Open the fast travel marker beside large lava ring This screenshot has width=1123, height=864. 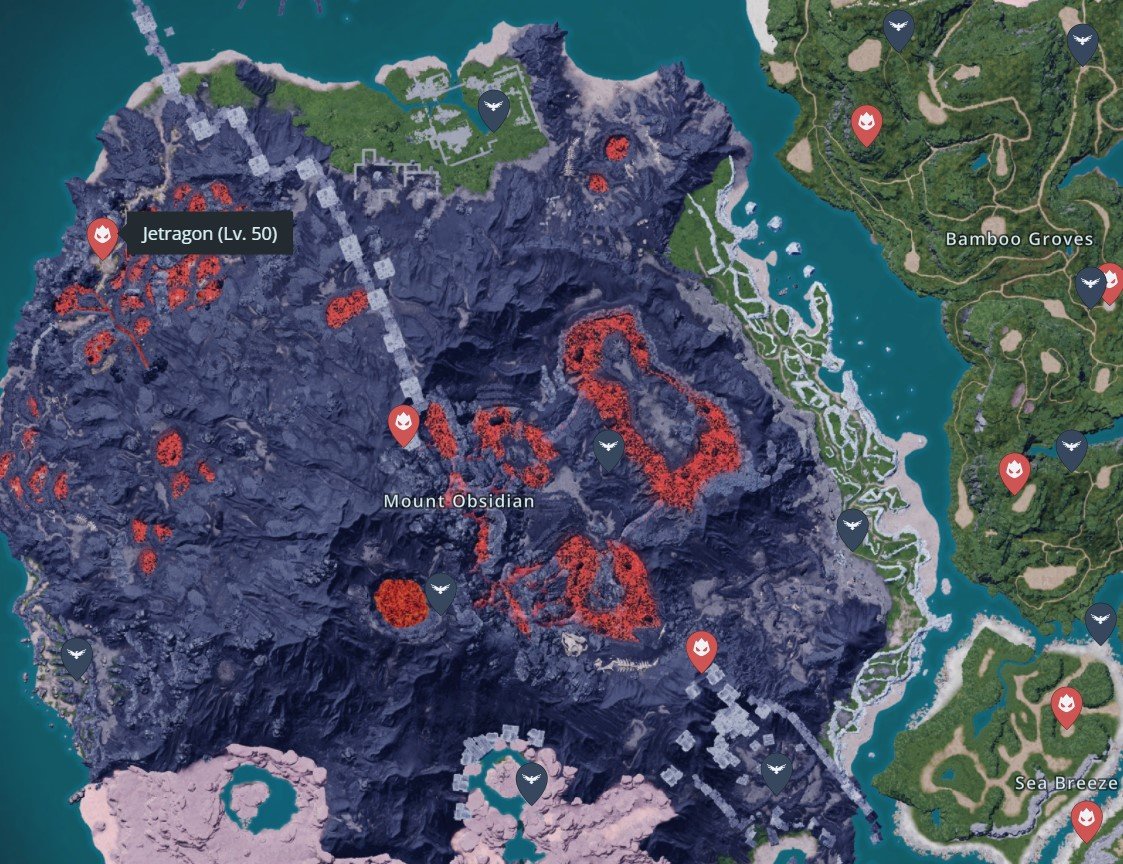click(x=608, y=449)
